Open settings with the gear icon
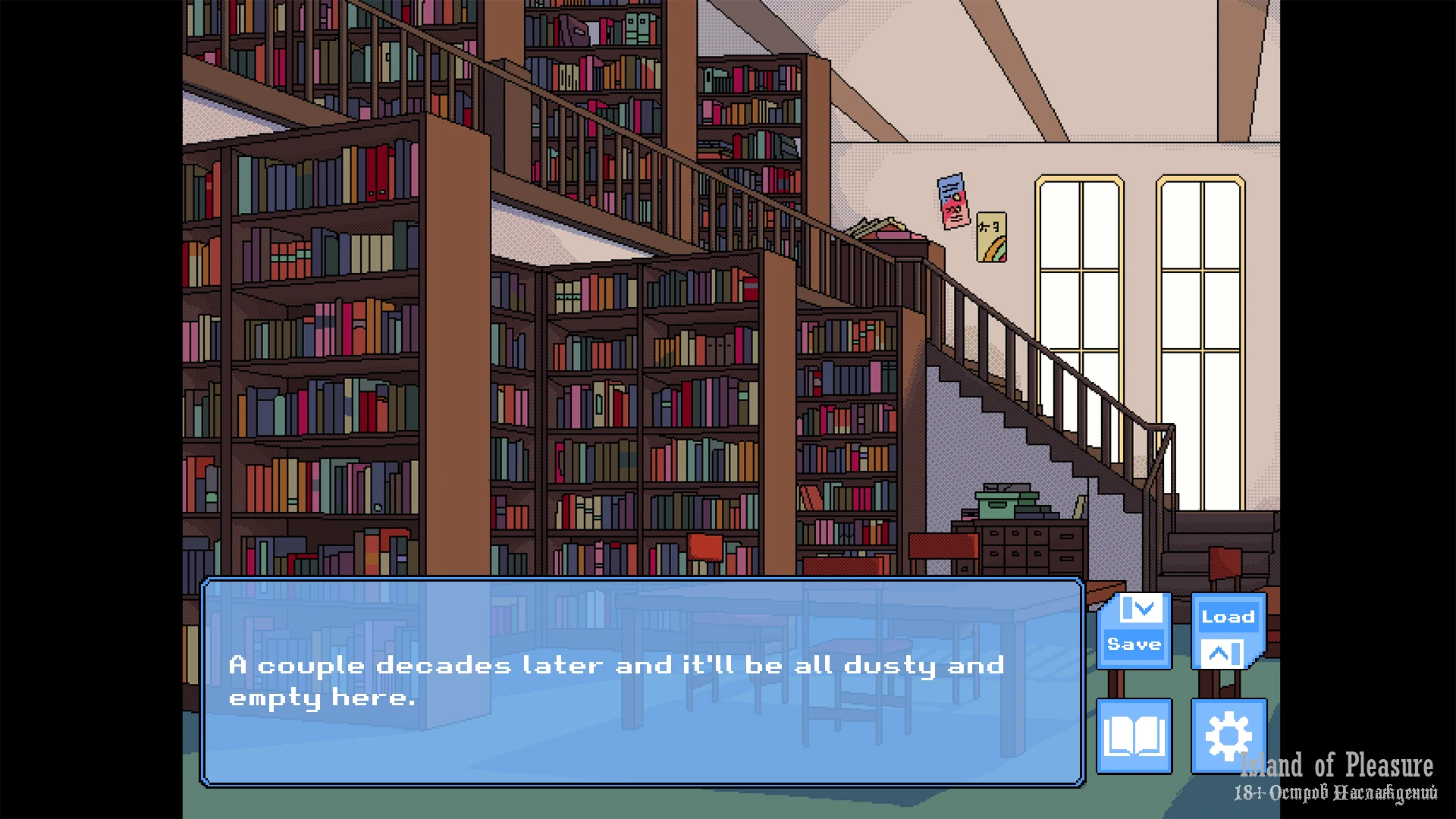Screen dimensions: 1456x819 coord(1228,736)
